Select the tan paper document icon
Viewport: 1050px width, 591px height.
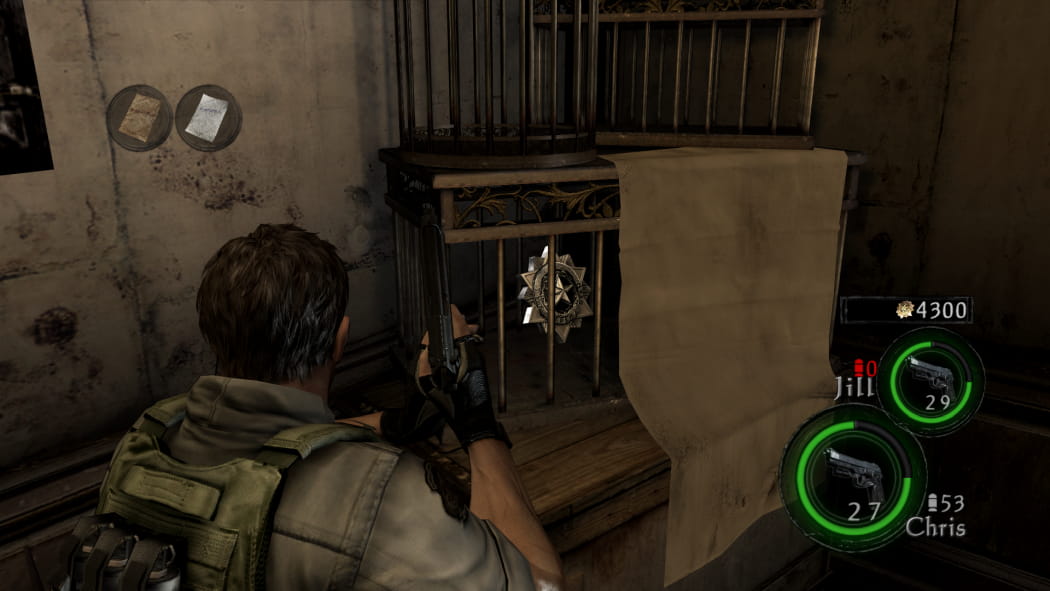140,117
